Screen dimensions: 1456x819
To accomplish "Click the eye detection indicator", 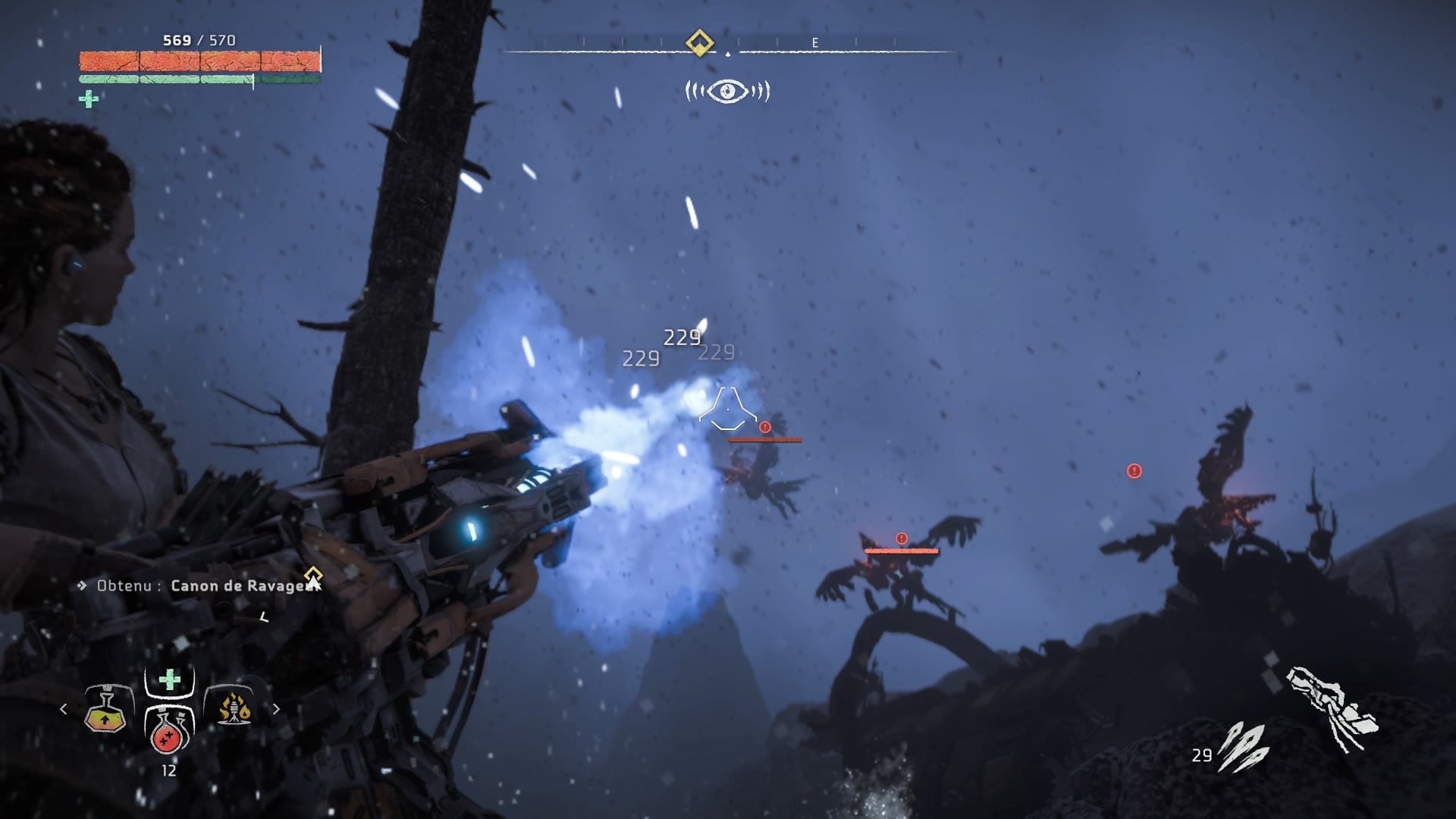I will (727, 92).
